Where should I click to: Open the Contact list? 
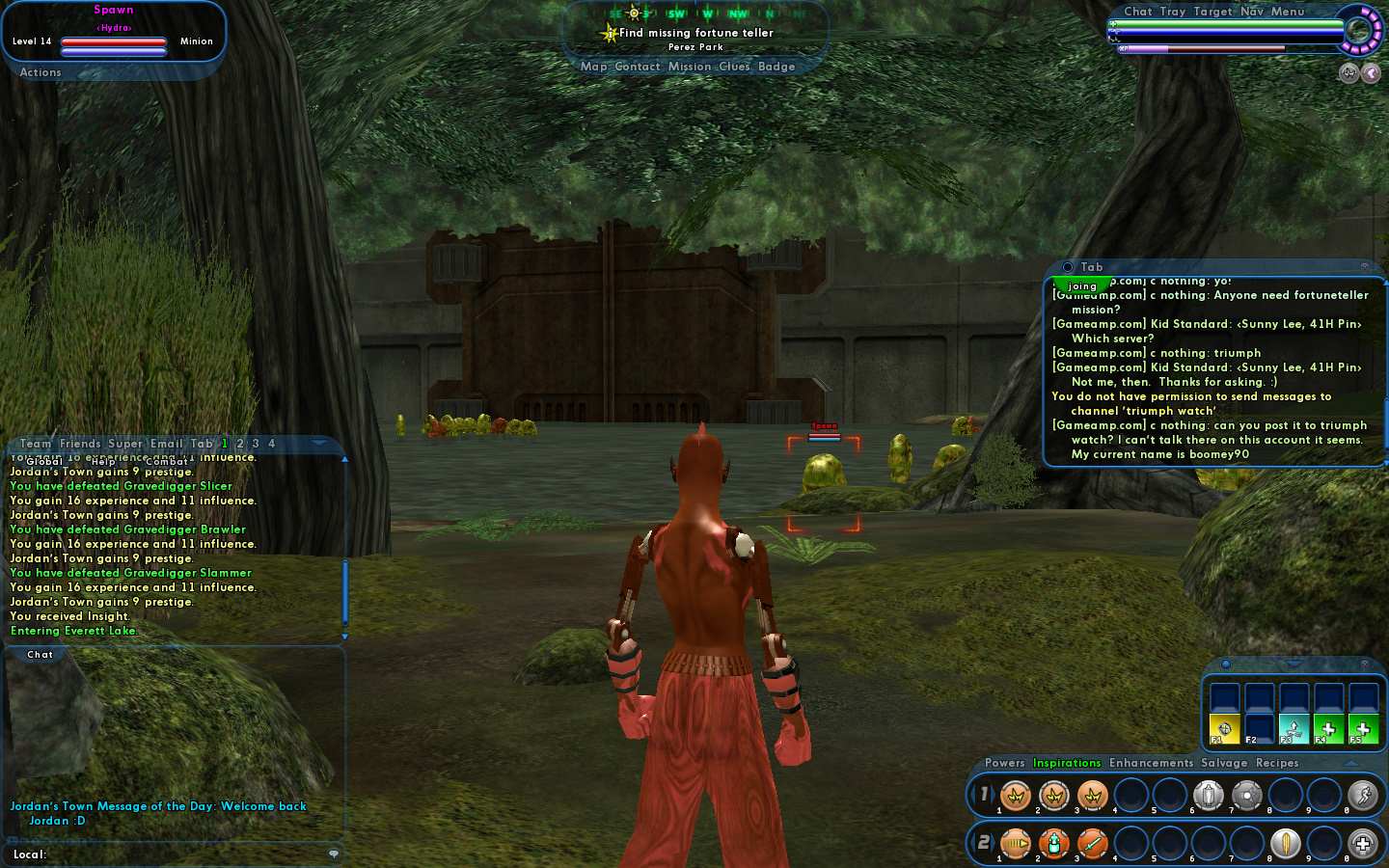[637, 67]
